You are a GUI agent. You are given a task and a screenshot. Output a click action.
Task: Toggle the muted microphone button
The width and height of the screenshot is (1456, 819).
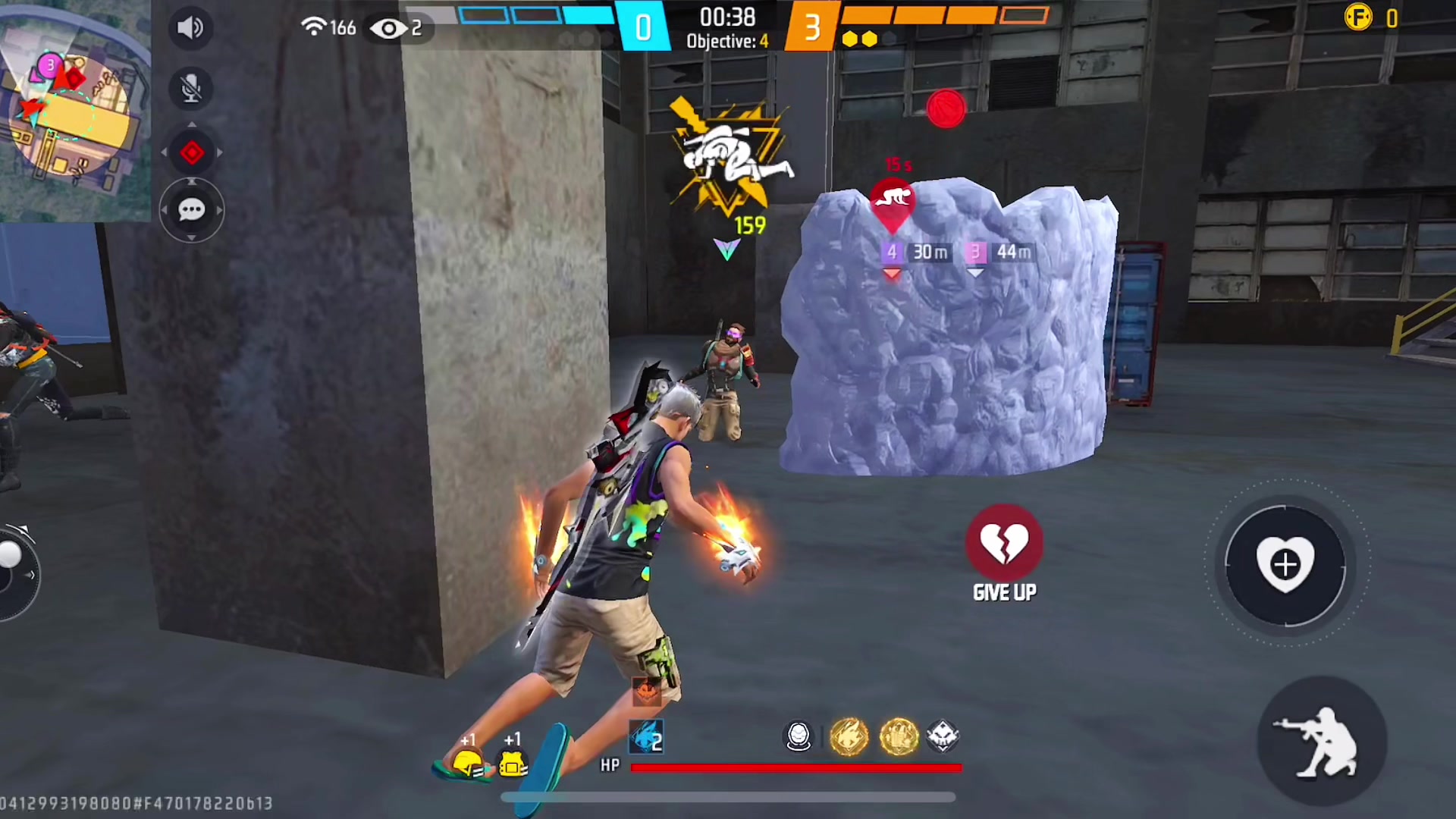coord(191,89)
